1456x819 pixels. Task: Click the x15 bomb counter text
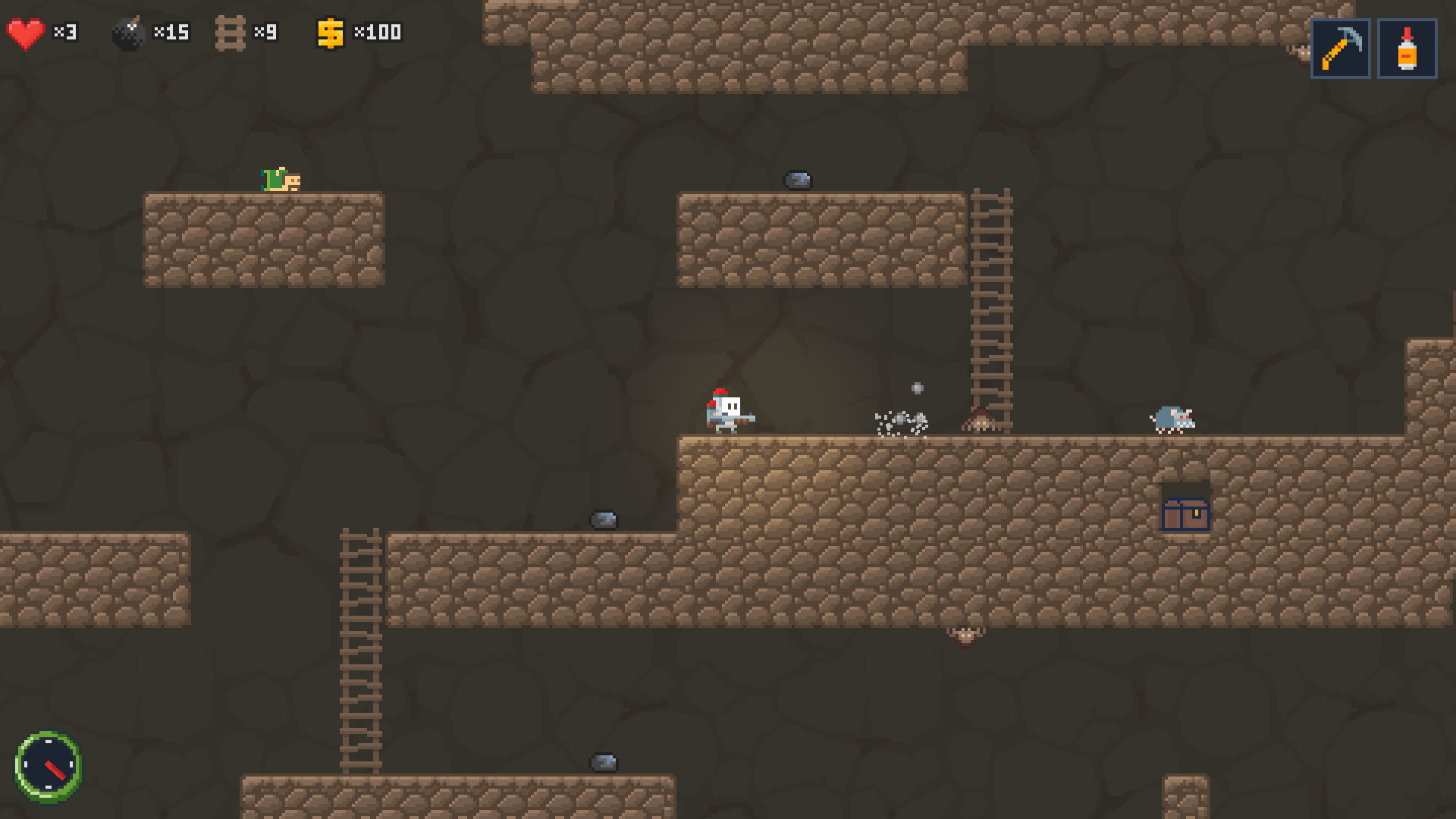click(172, 32)
